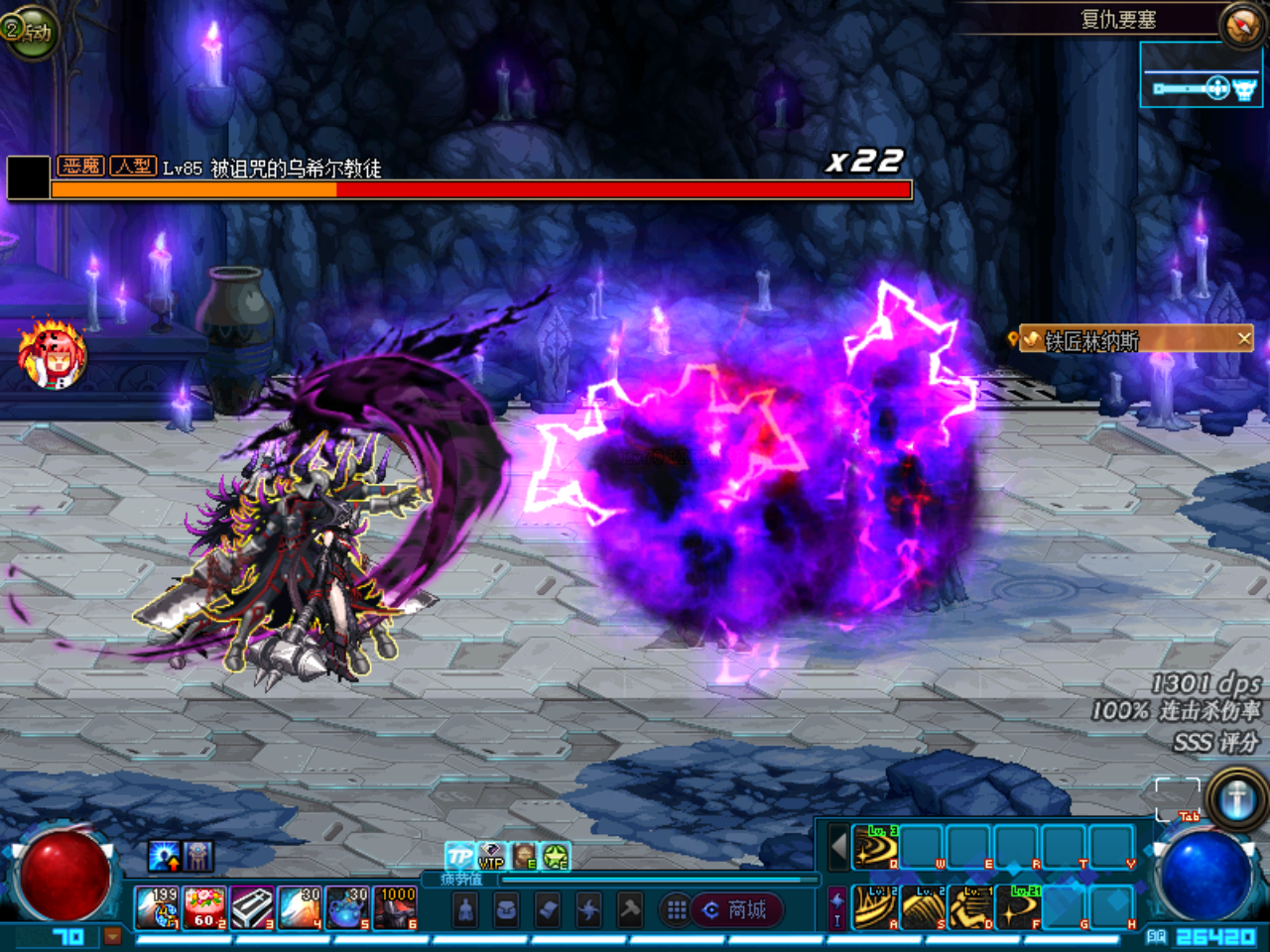Activate the Lv.3 skill on key Q
This screenshot has width=1270, height=952.
875,848
